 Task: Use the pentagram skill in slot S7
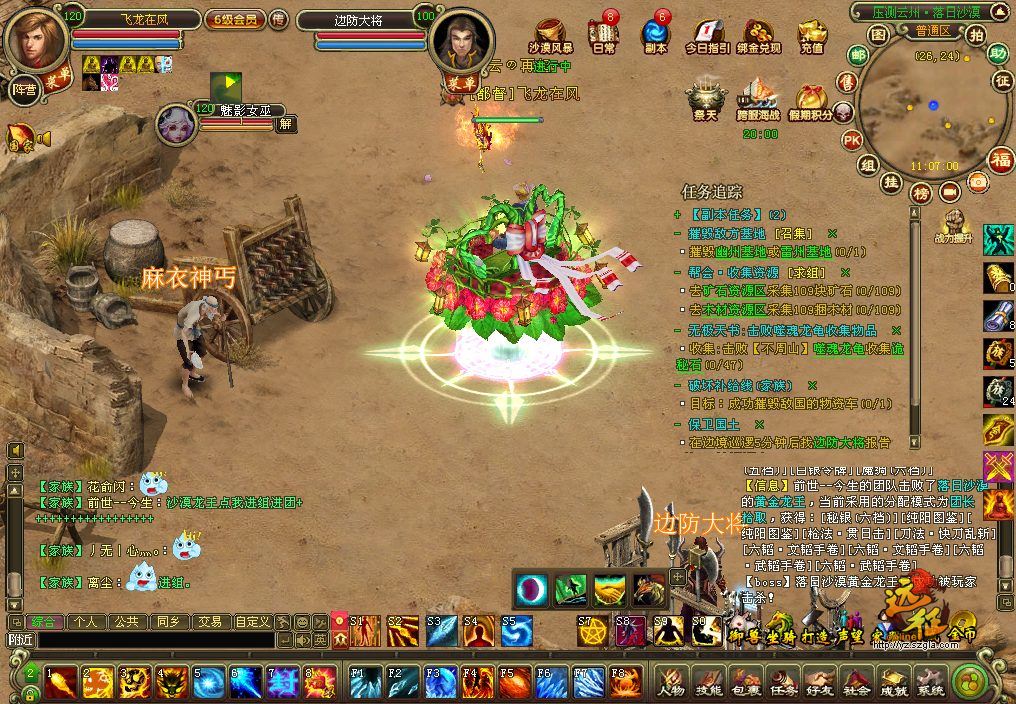click(593, 631)
